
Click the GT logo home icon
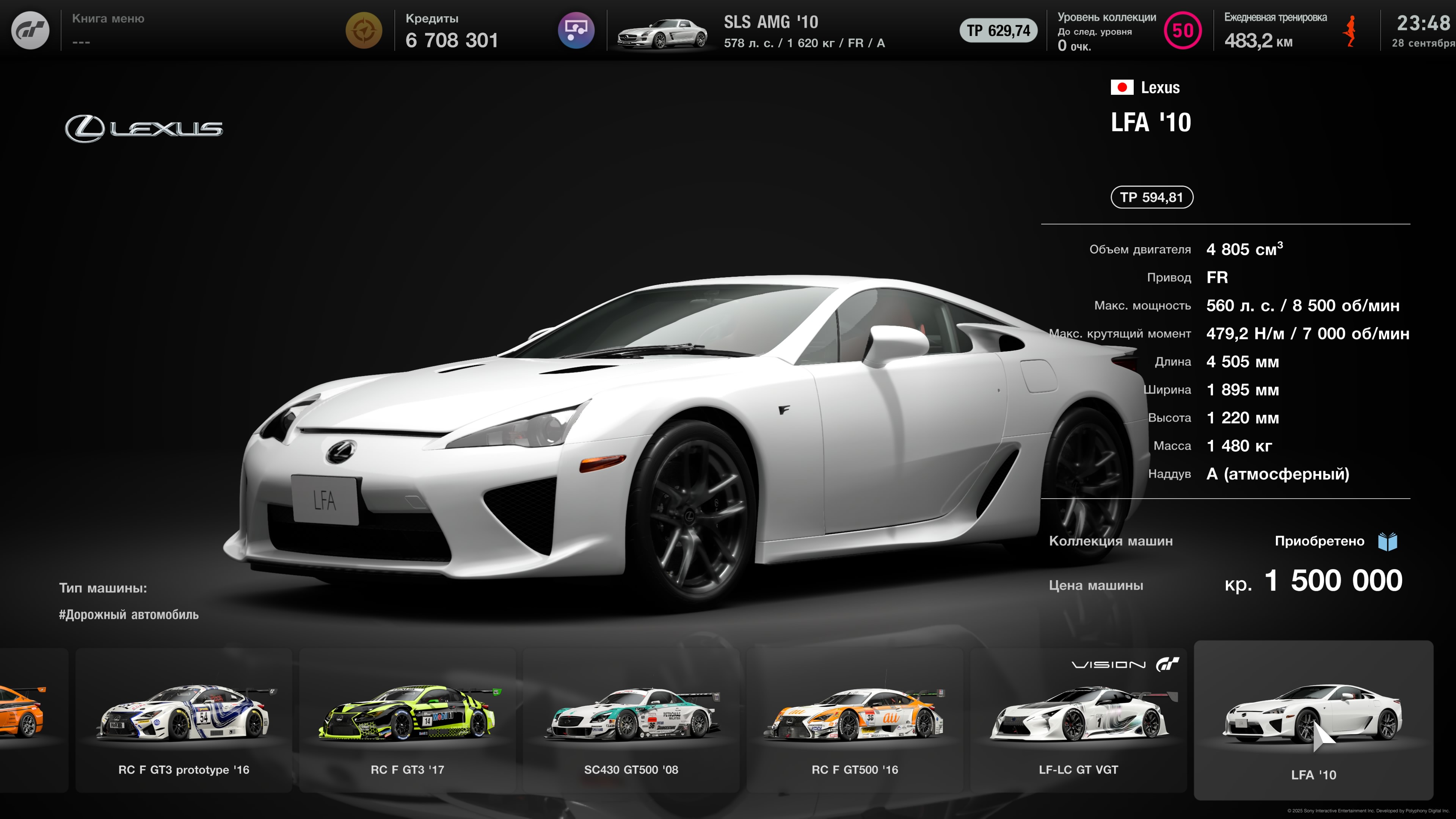point(30,30)
